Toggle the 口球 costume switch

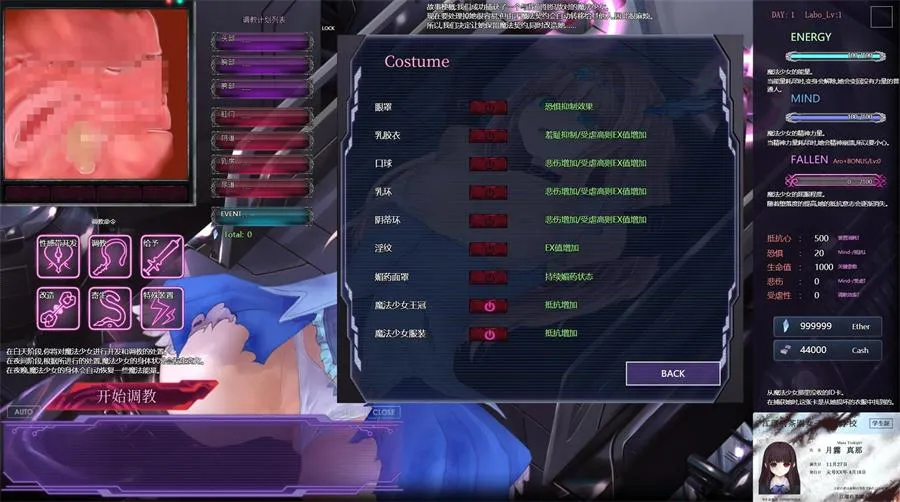488,163
